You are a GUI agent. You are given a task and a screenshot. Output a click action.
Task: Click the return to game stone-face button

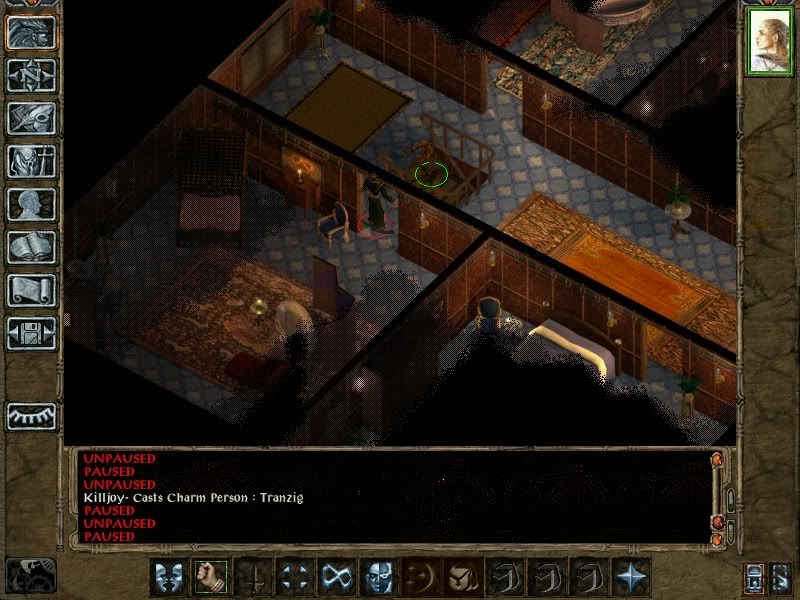pyautogui.click(x=31, y=33)
